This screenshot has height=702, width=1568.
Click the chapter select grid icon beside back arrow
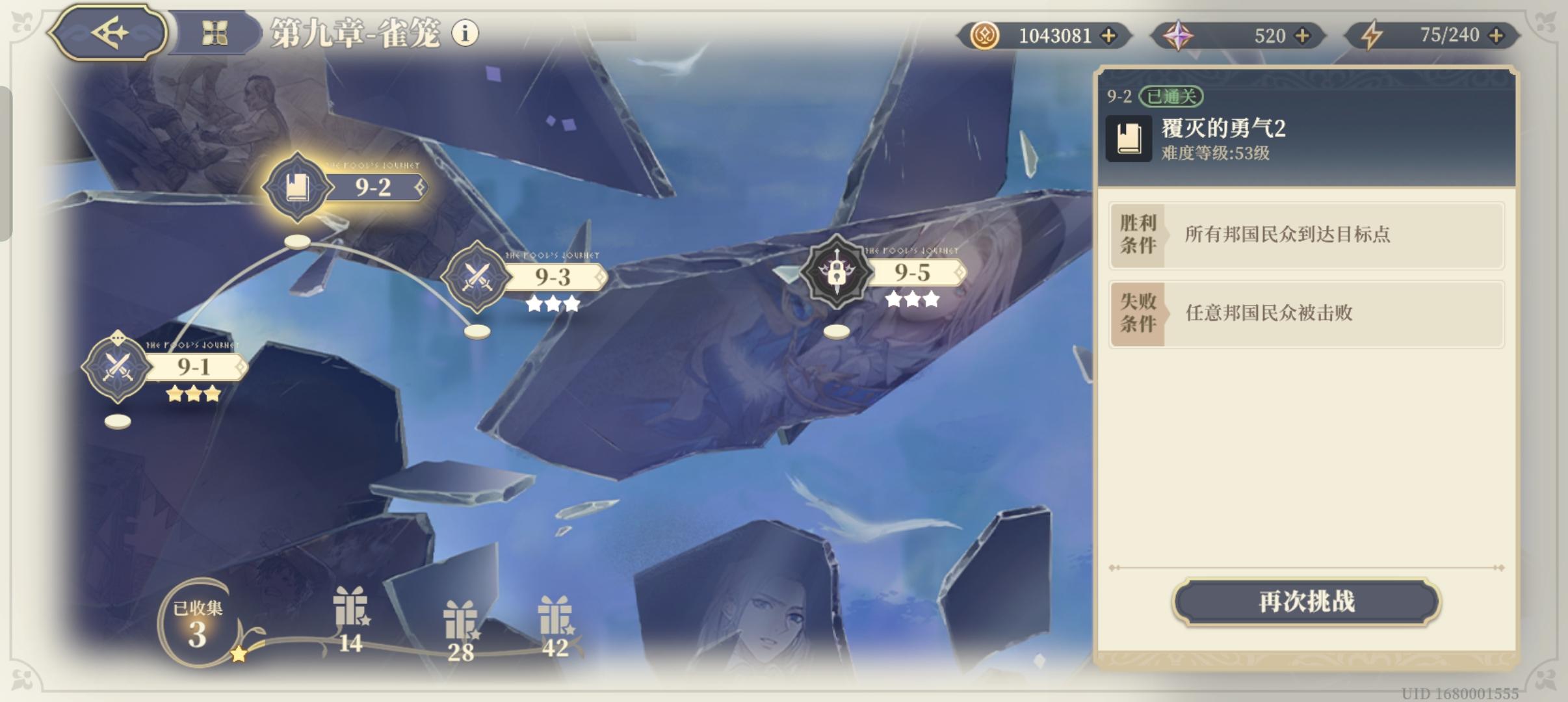217,33
